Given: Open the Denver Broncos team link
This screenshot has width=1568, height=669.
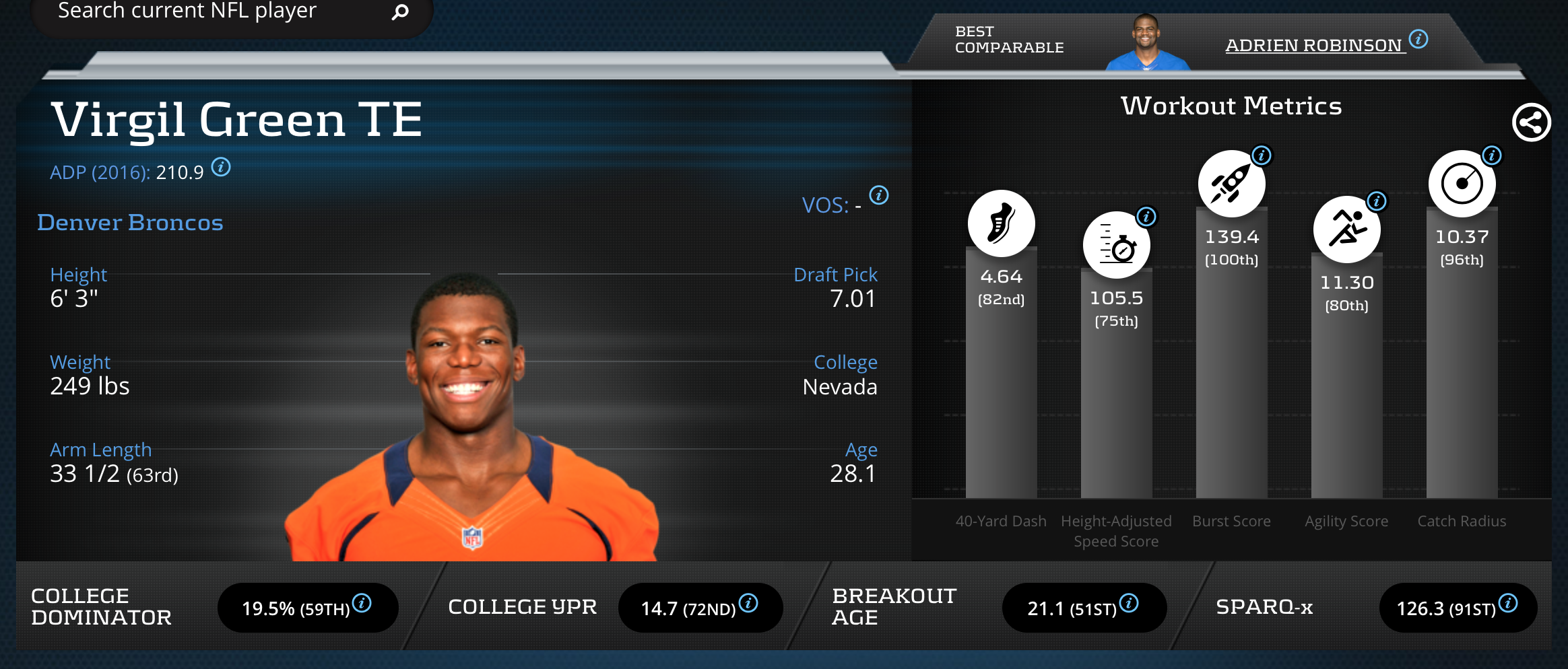Looking at the screenshot, I should tap(130, 223).
